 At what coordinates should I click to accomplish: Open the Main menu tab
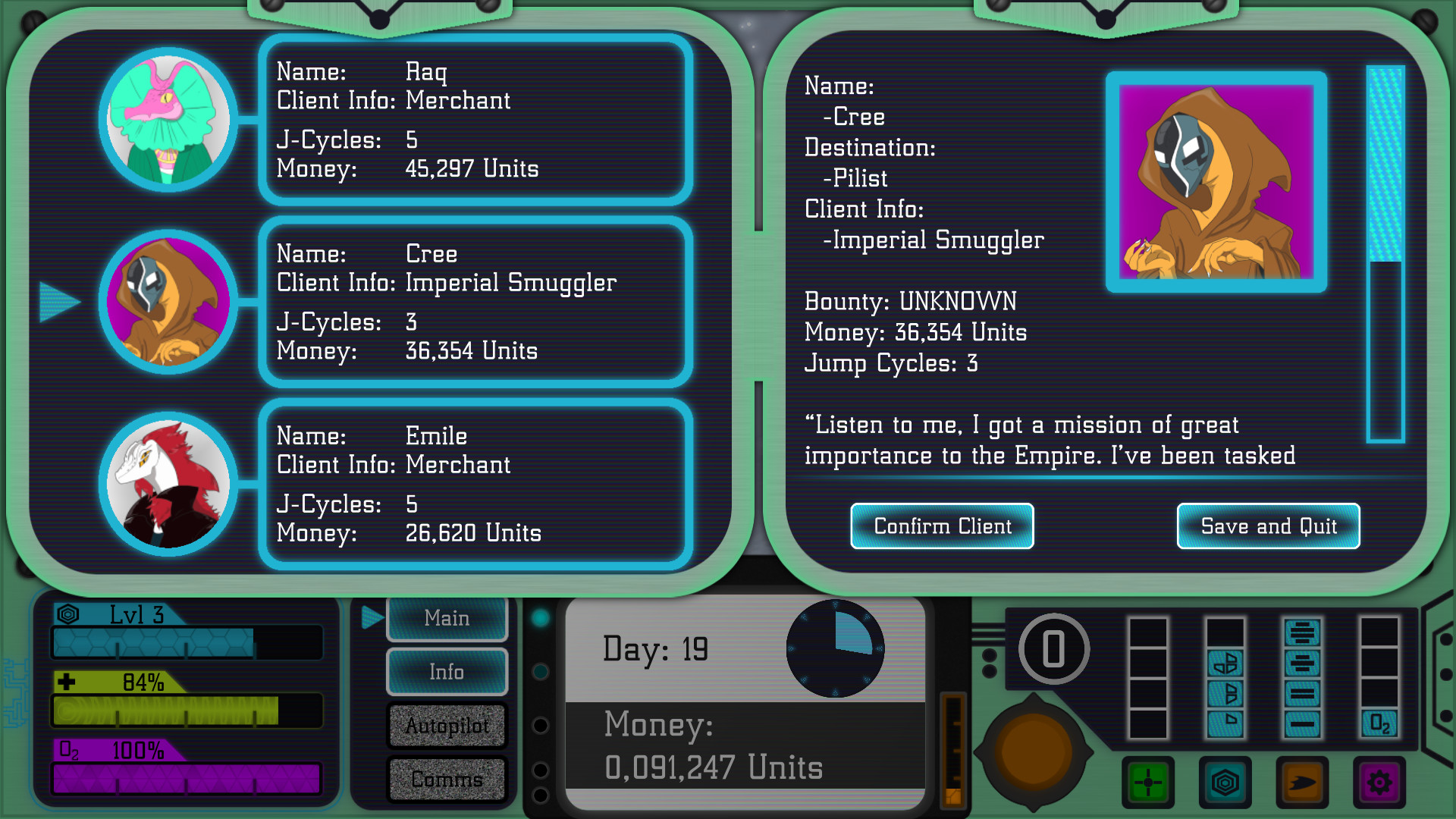[447, 618]
